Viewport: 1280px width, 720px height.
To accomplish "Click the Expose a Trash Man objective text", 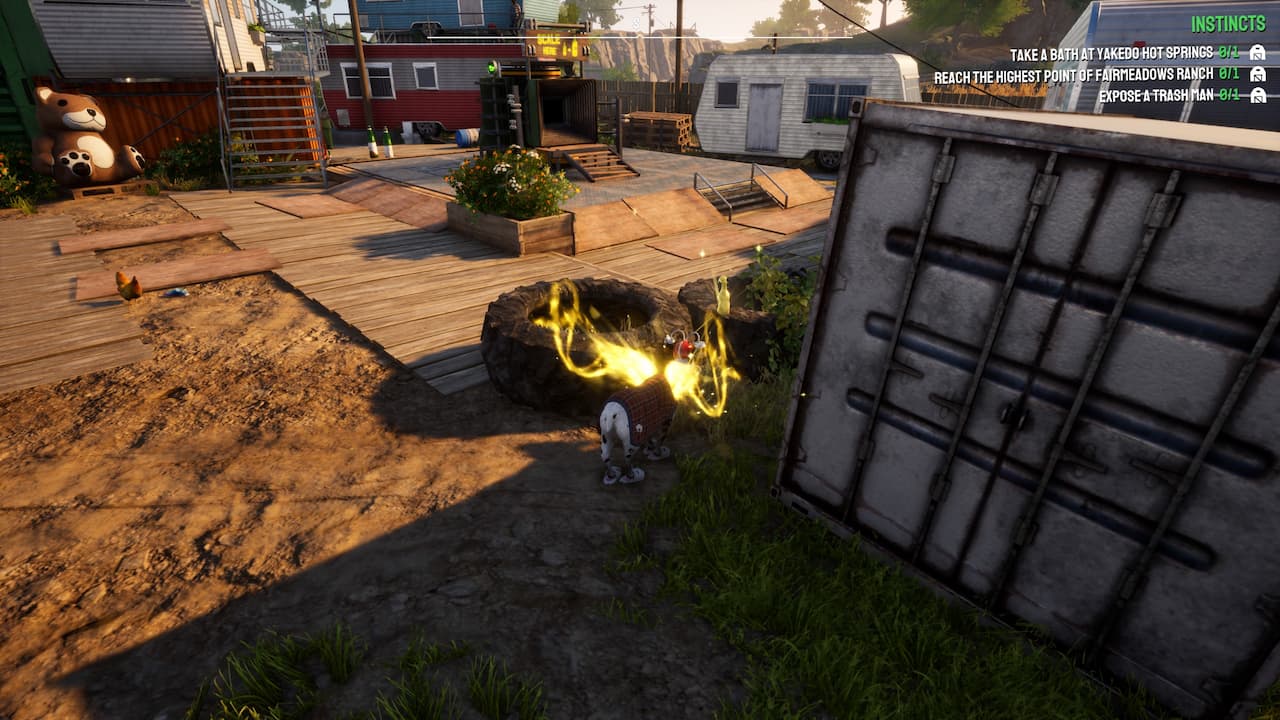I will (x=1155, y=95).
